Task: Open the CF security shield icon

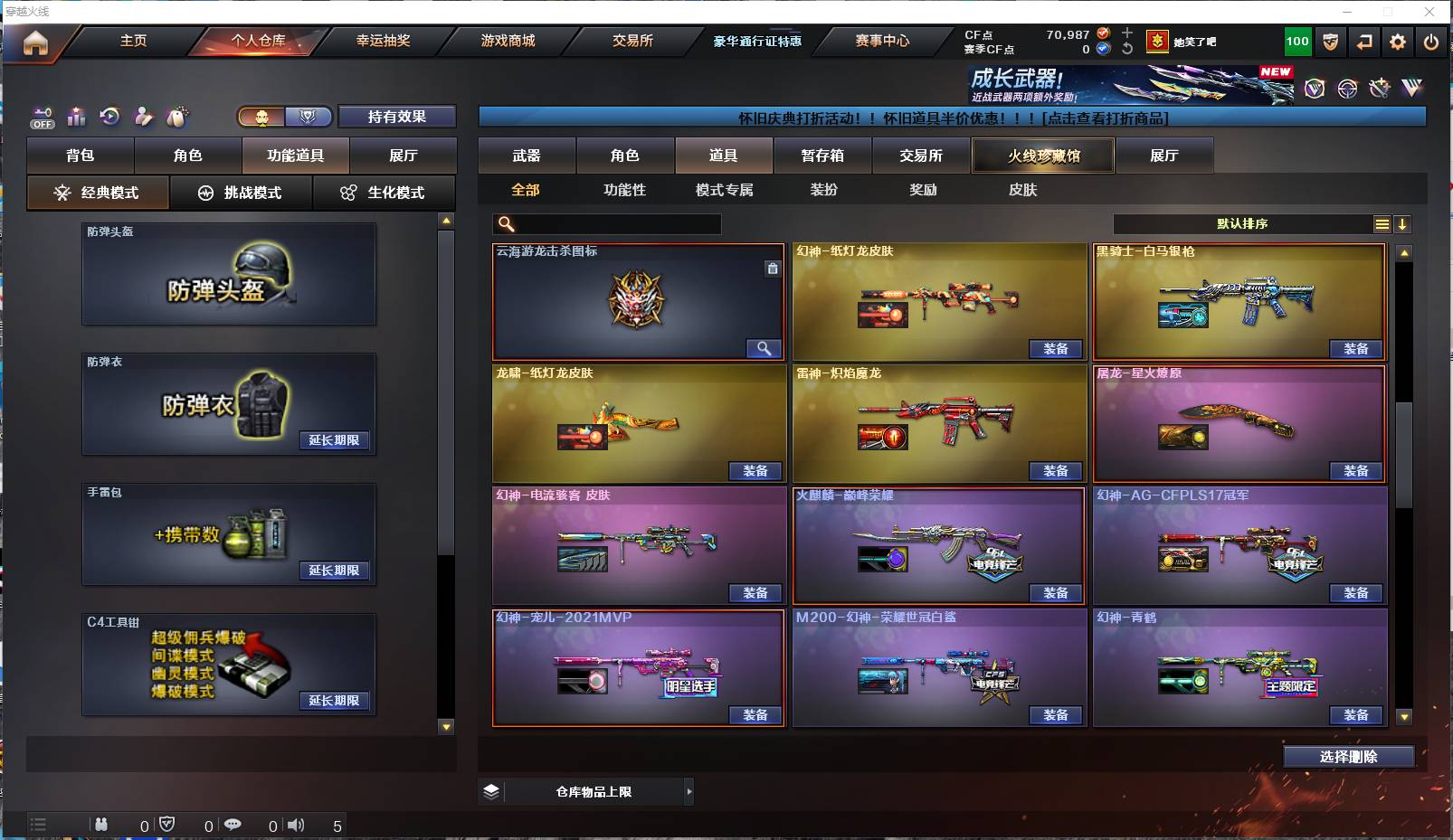Action: click(x=1330, y=41)
